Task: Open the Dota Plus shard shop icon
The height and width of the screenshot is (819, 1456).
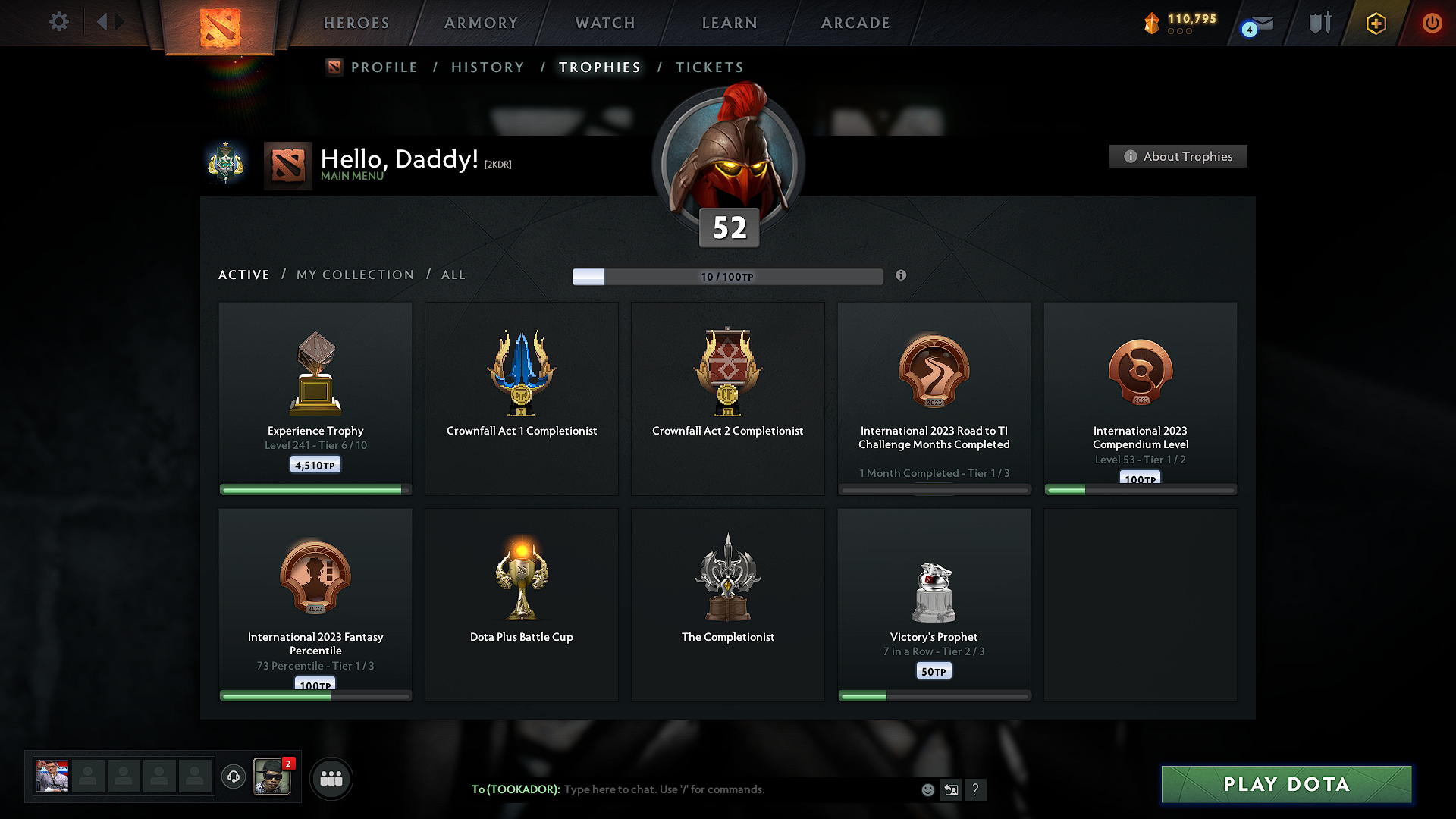Action: [x=1152, y=22]
